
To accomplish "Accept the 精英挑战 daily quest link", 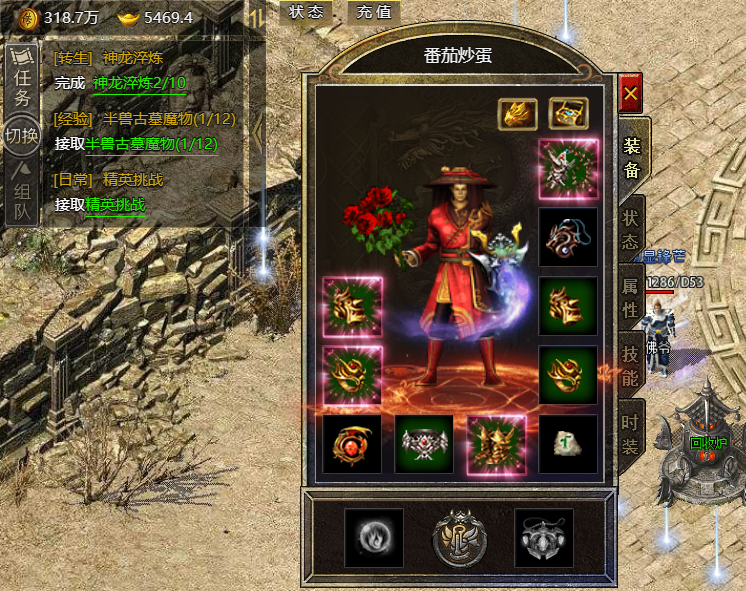I will click(115, 205).
